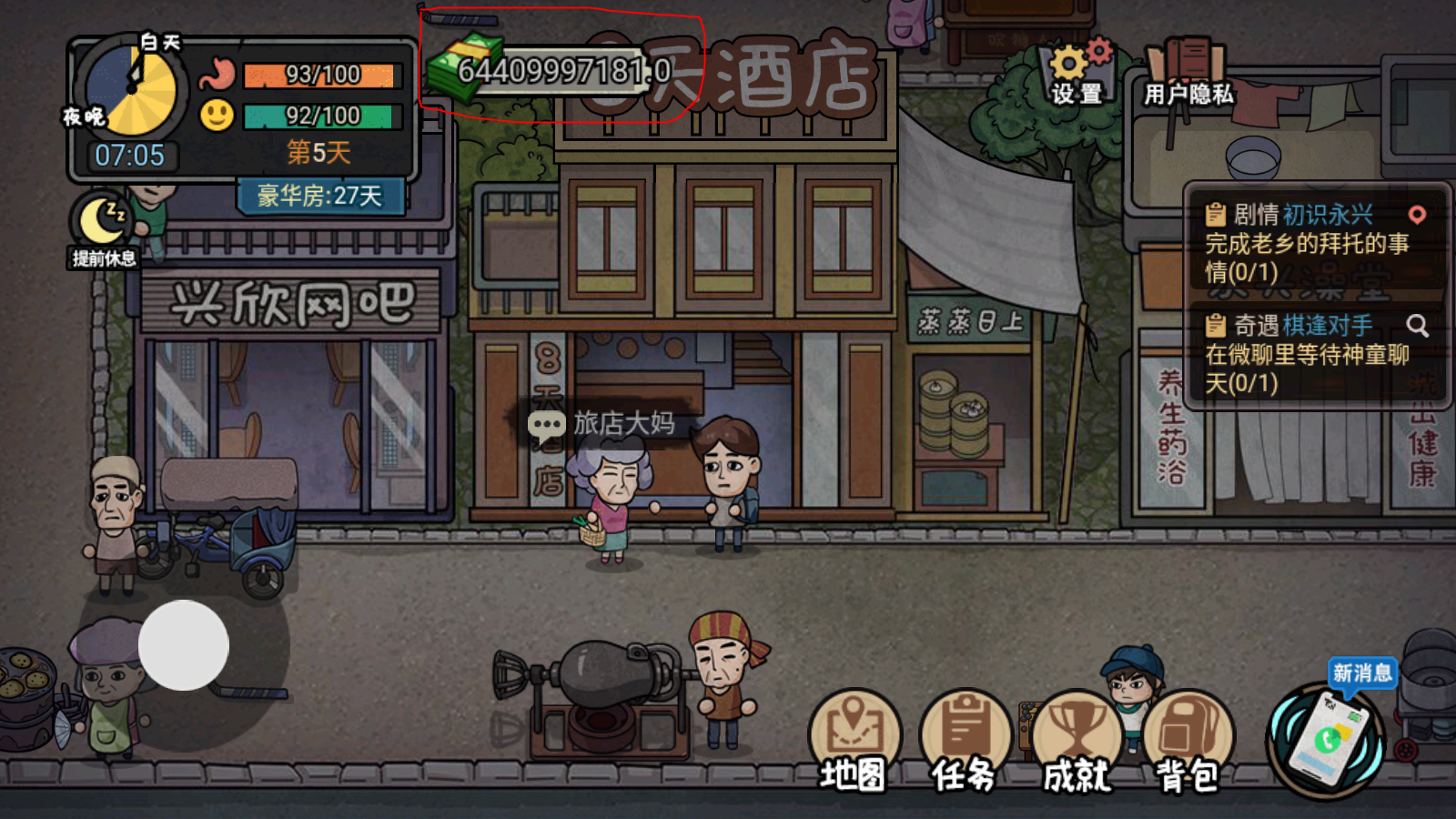Click the green mood progress bar

[x=318, y=116]
